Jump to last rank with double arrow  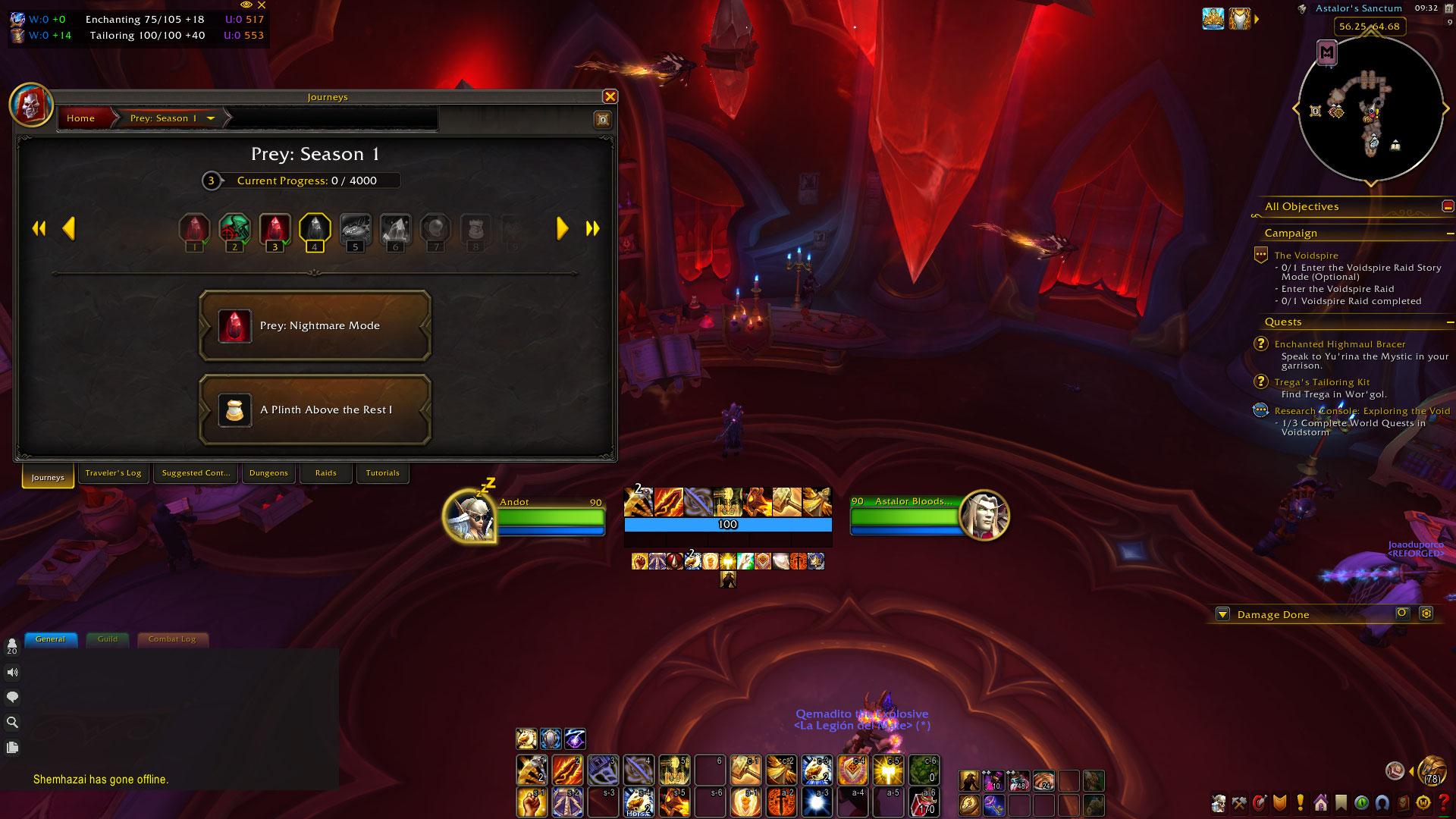[x=592, y=228]
